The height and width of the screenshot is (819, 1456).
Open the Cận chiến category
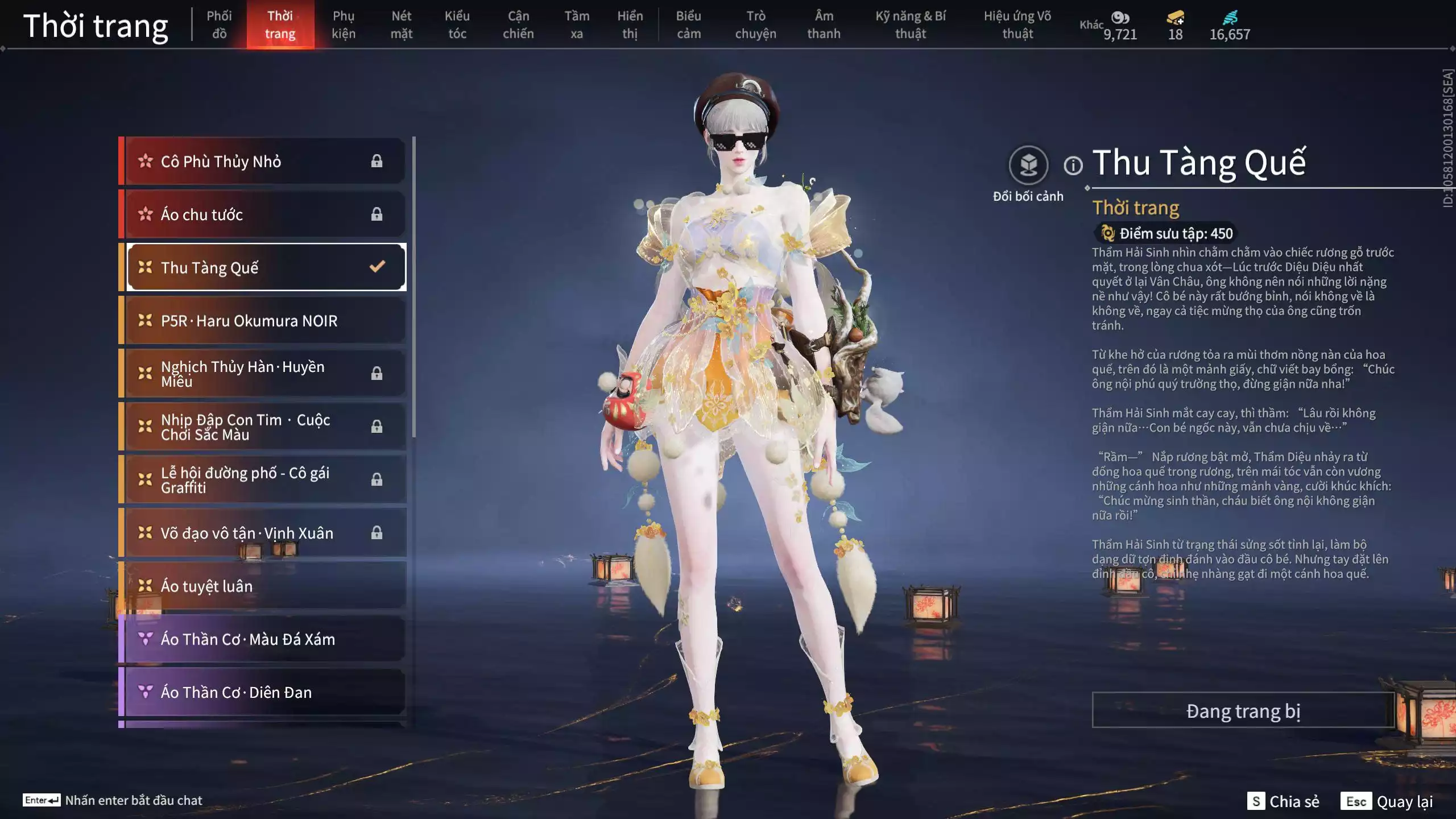pyautogui.click(x=518, y=24)
